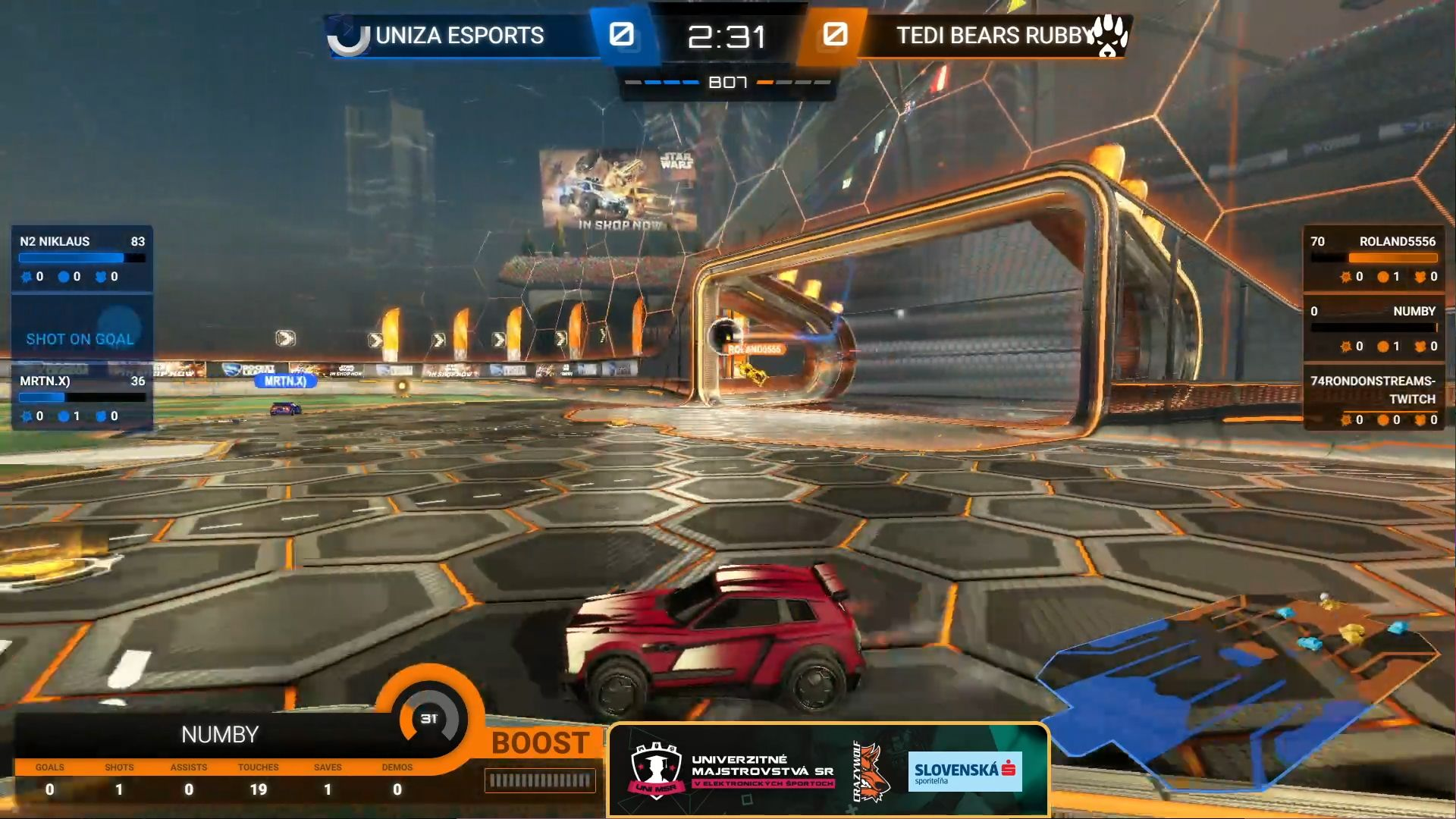The image size is (1456, 819).
Task: Select MRTN.X) player card
Action: (x=82, y=397)
